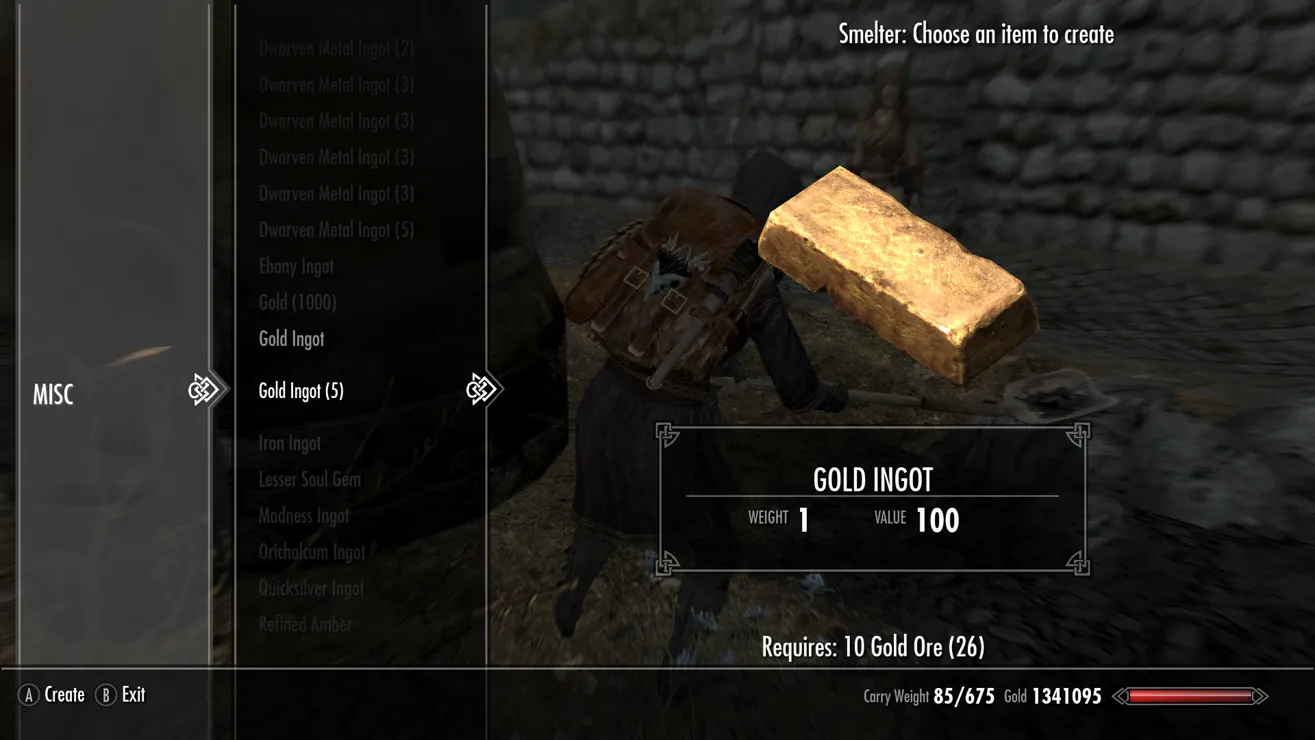
Task: Select Iron Ingot in the list
Action: [290, 443]
